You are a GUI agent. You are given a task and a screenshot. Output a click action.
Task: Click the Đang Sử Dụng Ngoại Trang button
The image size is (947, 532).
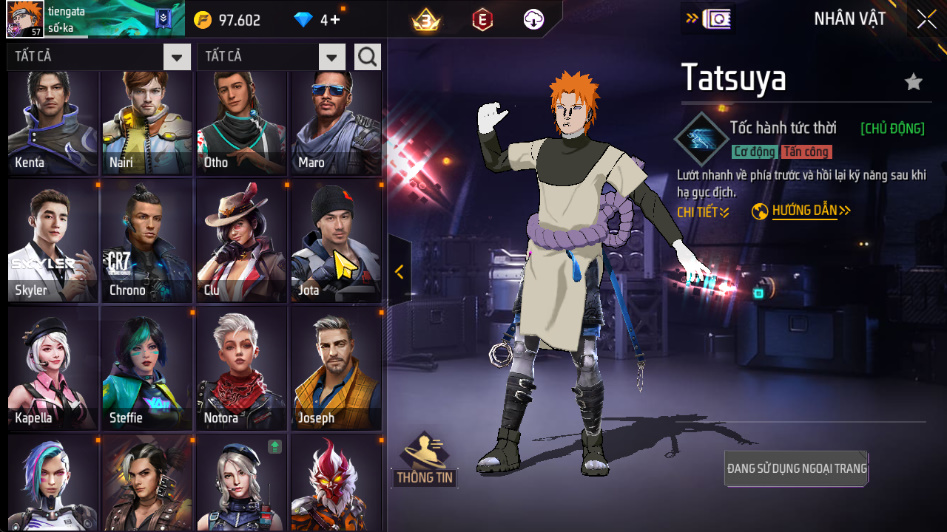[x=797, y=468]
